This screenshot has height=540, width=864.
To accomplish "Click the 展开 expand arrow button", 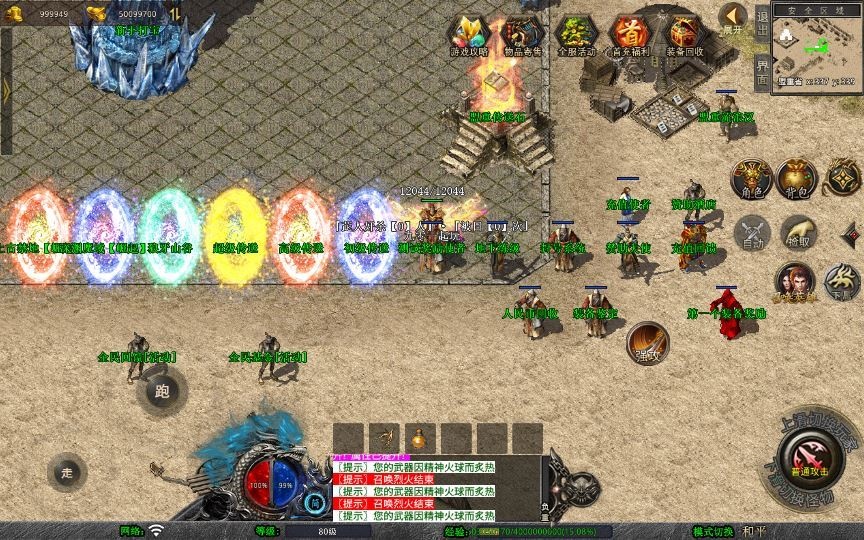I will coord(733,17).
